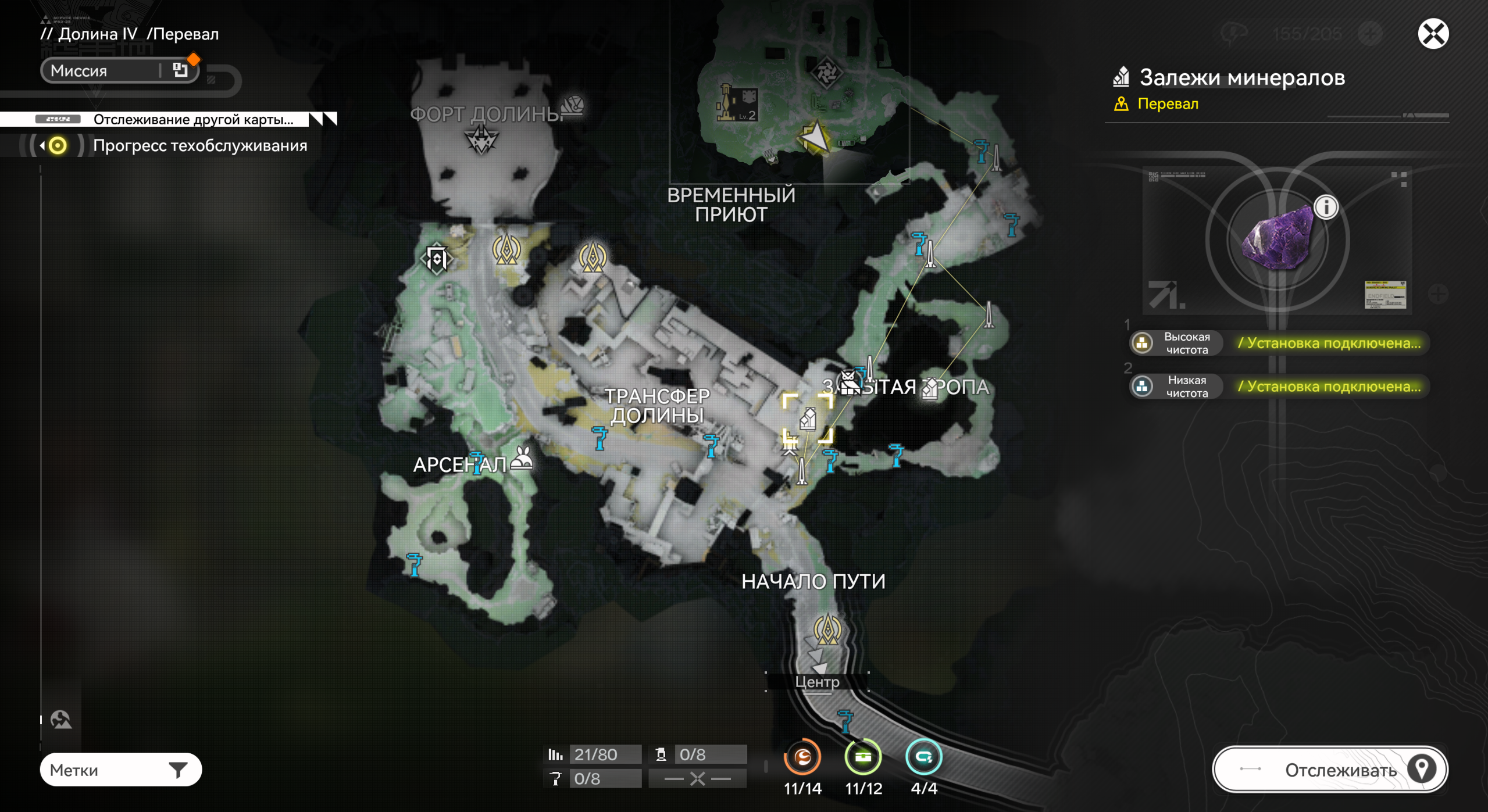Open the Метки marker filter
This screenshot has height=812, width=1488.
(120, 770)
